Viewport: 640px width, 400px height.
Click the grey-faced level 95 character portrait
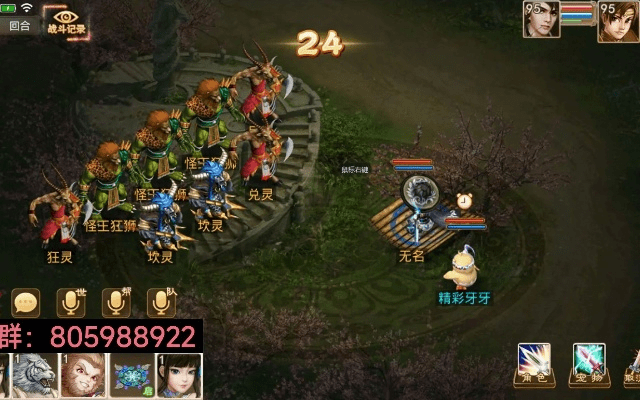(x=541, y=20)
